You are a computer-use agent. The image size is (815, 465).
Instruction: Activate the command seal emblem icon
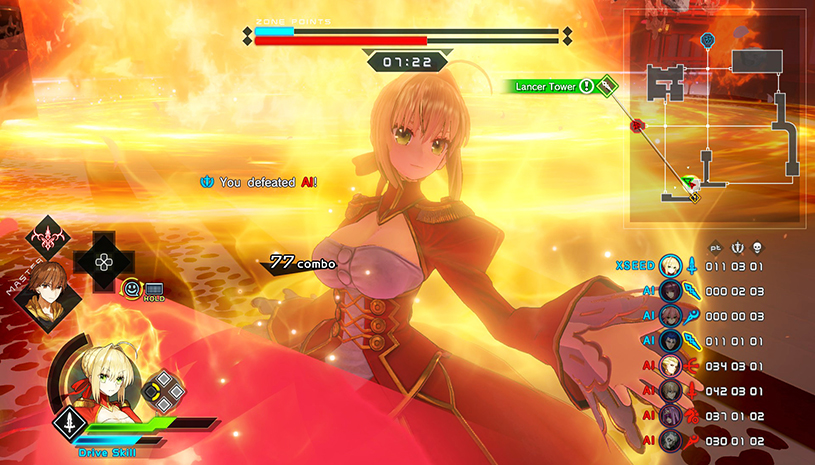click(x=46, y=239)
